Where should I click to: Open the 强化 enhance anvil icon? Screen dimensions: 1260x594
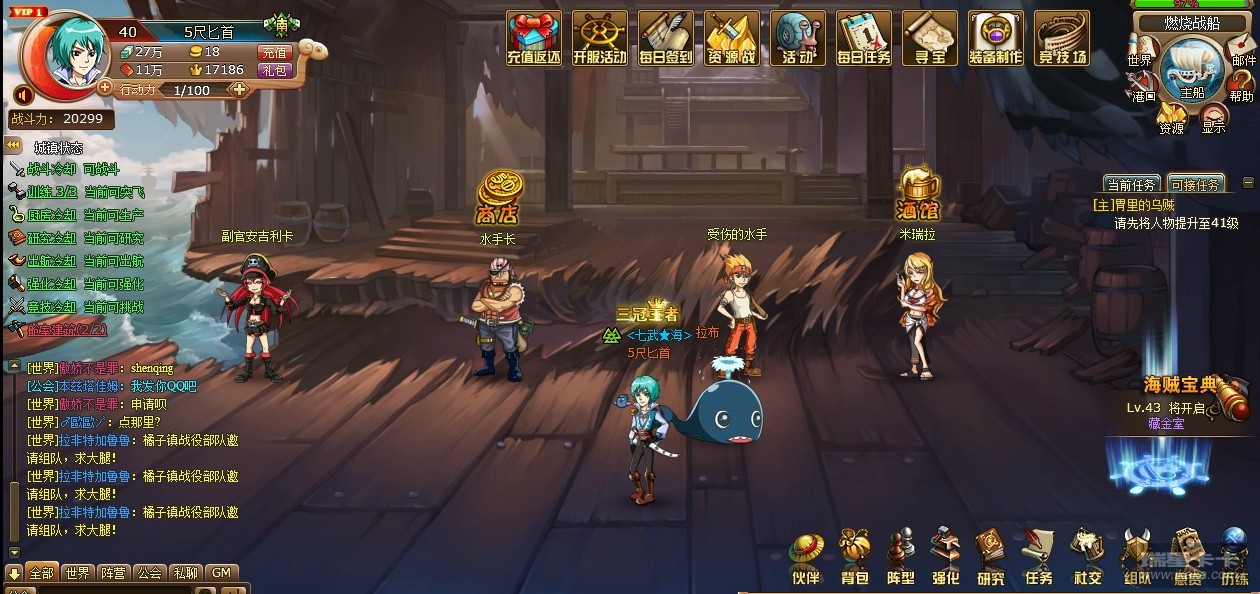pos(945,557)
